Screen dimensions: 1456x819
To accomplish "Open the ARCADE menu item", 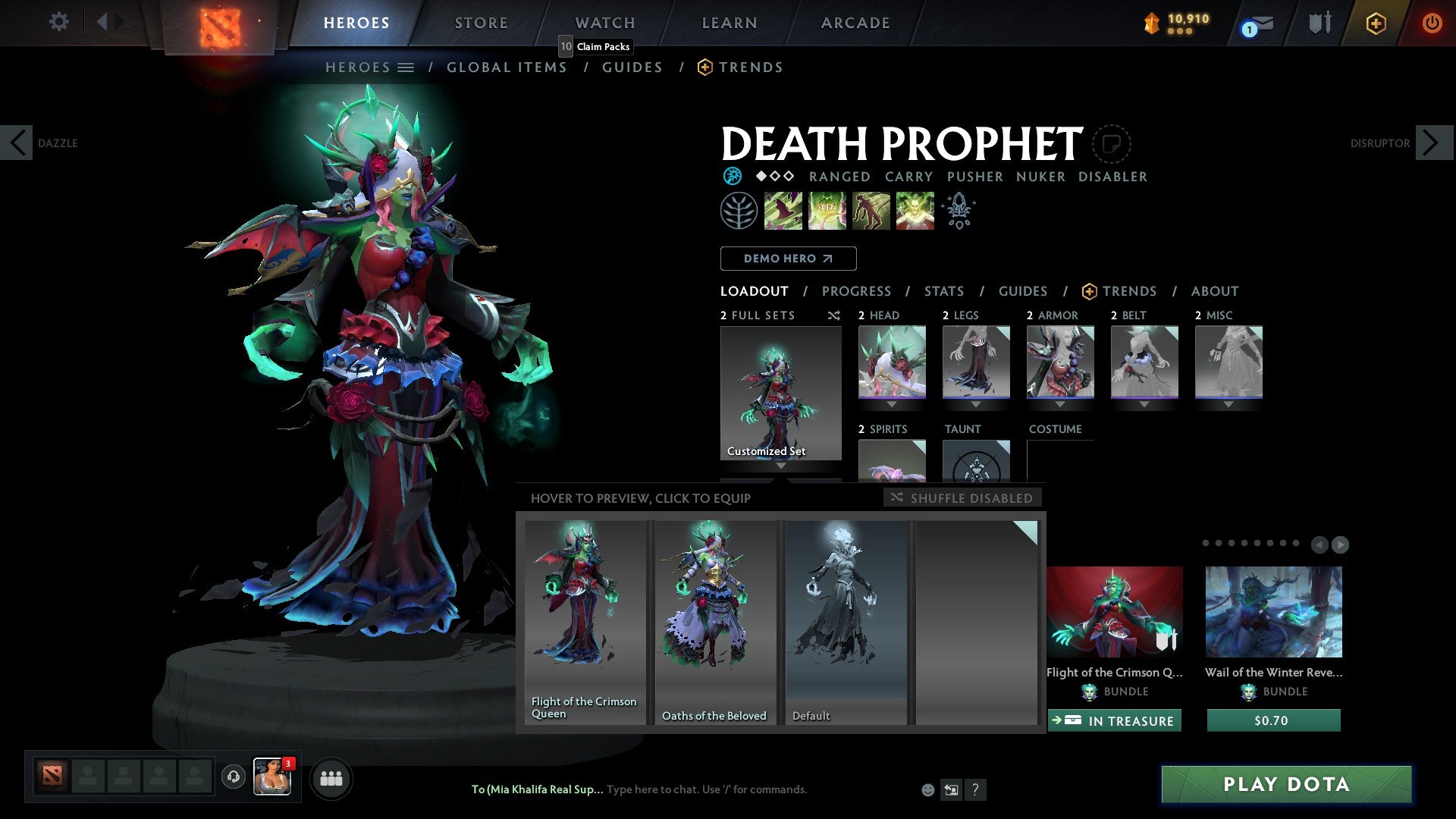I will pyautogui.click(x=855, y=22).
